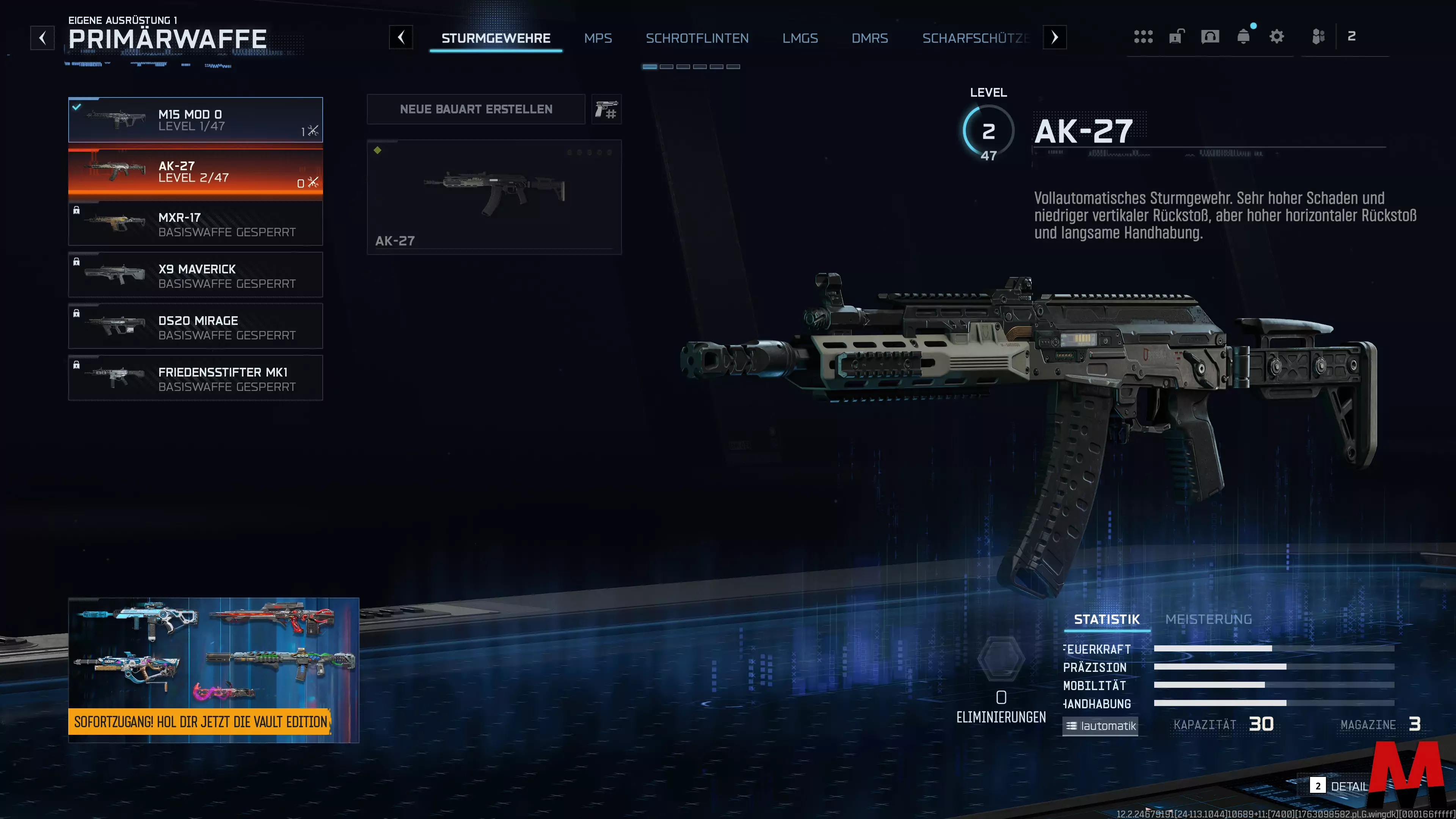Open notifications bell icon
The height and width of the screenshot is (819, 1456).
tap(1243, 37)
